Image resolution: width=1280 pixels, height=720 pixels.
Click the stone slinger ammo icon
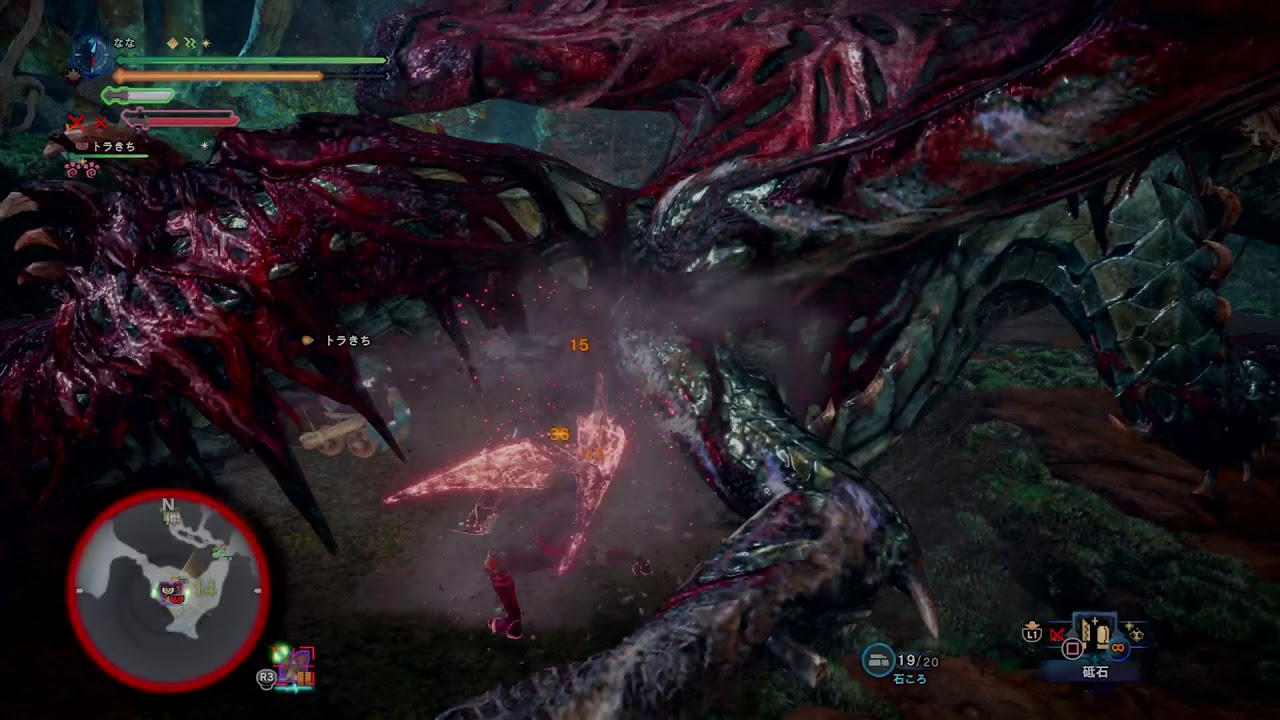[878, 660]
